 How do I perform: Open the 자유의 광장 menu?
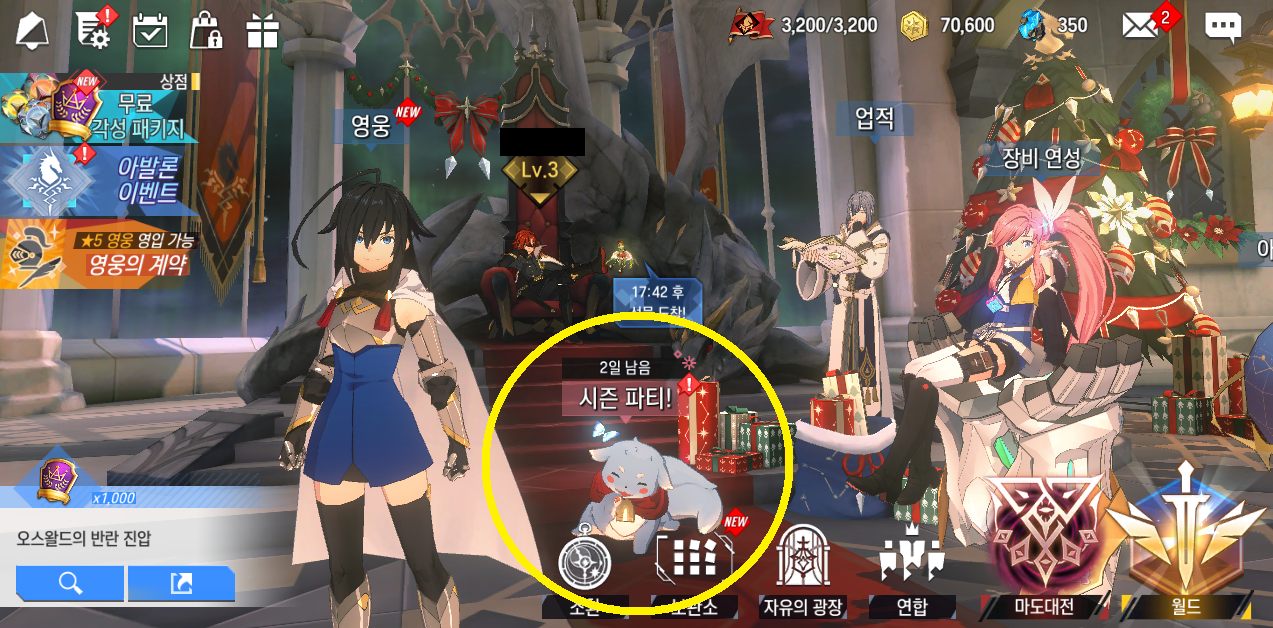point(803,568)
